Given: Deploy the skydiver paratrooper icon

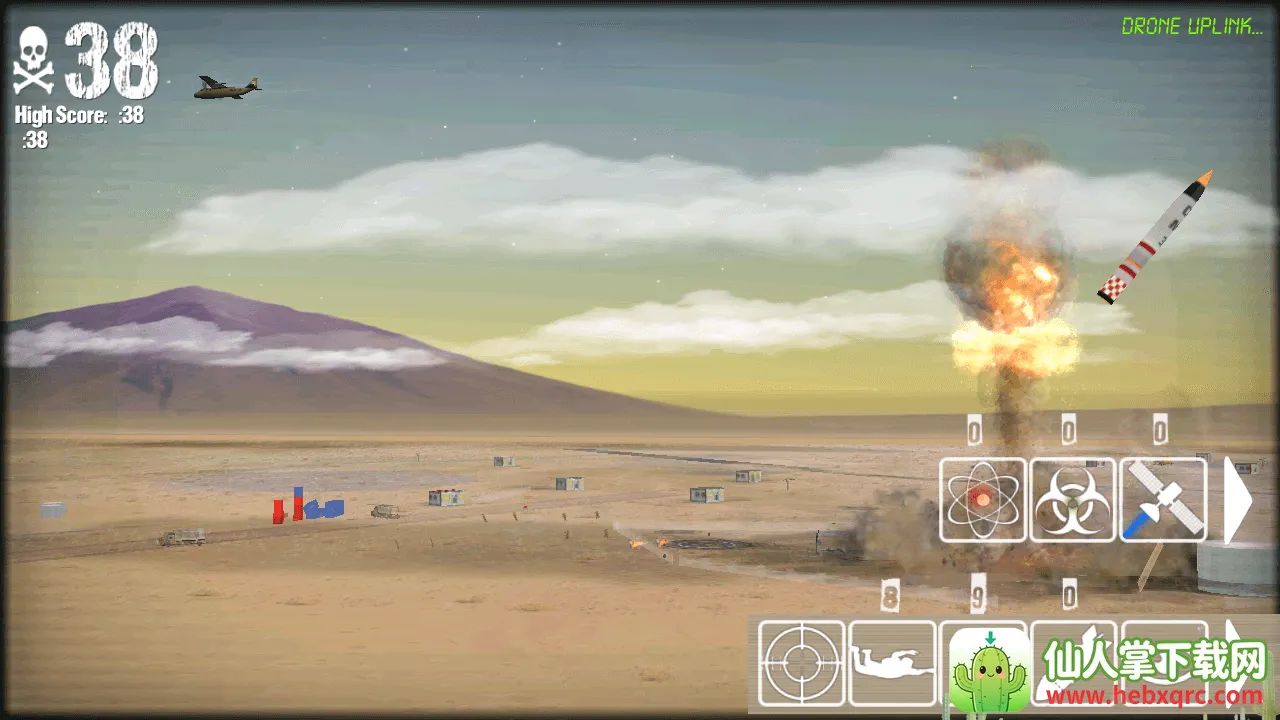Looking at the screenshot, I should [x=892, y=663].
